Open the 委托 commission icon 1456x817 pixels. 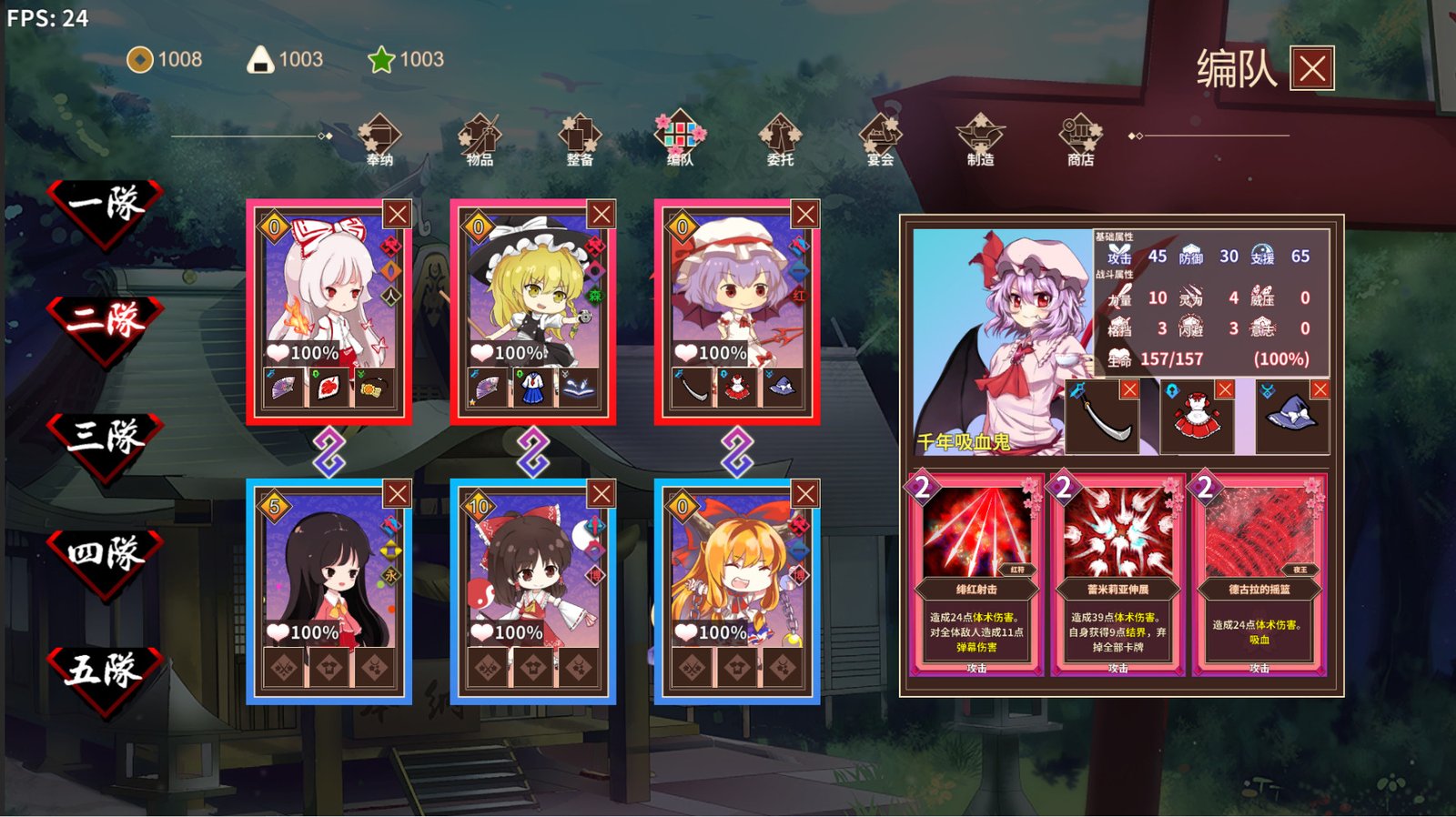pos(780,136)
